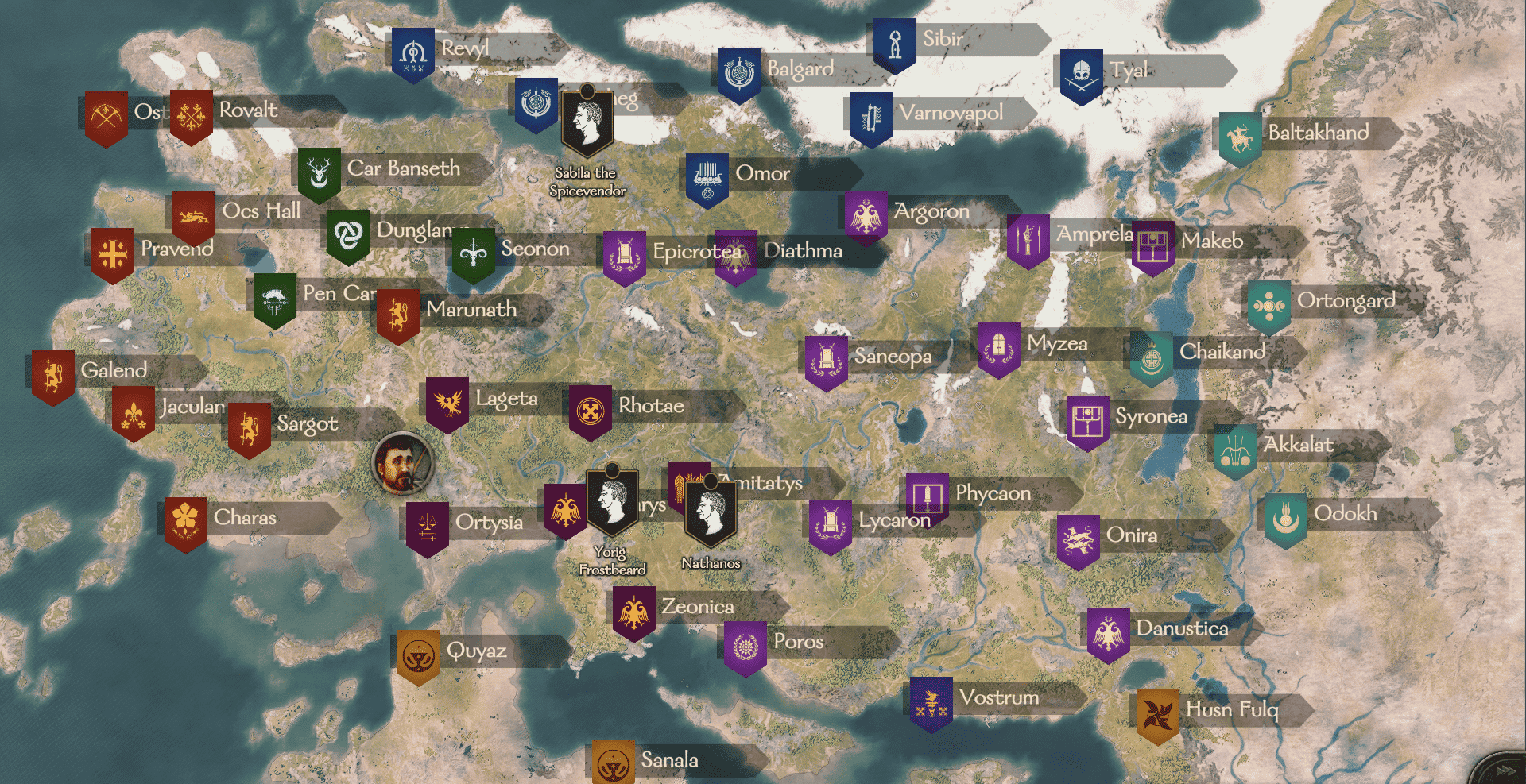
Task: Select the Pravend cross banner icon
Action: (112, 253)
